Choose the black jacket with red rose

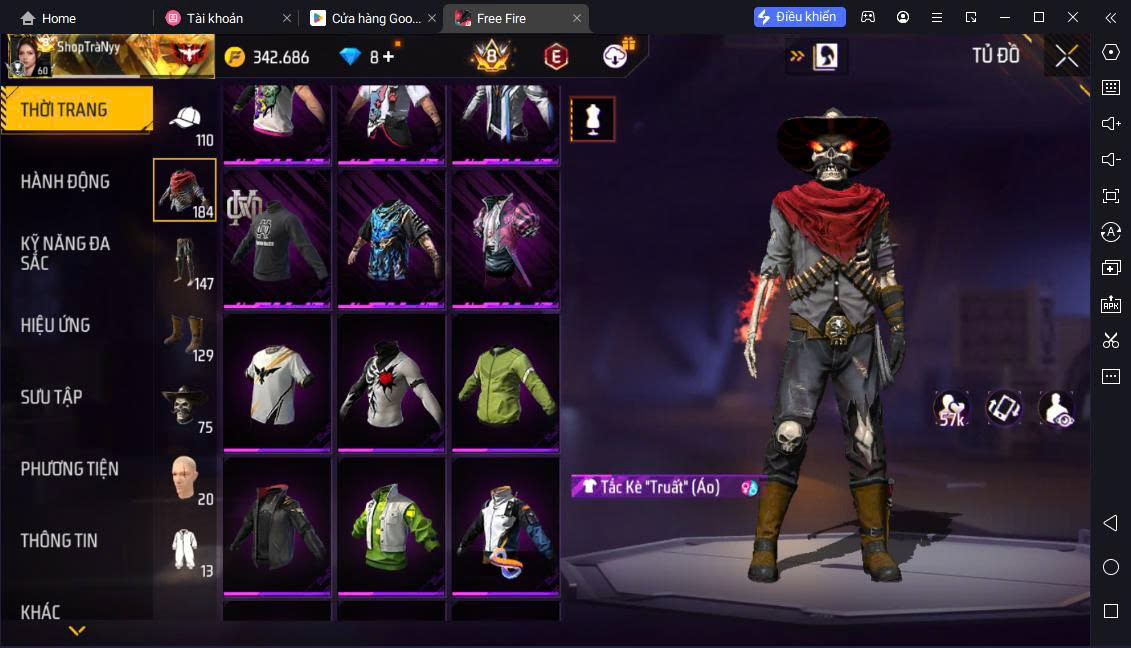[x=391, y=381]
